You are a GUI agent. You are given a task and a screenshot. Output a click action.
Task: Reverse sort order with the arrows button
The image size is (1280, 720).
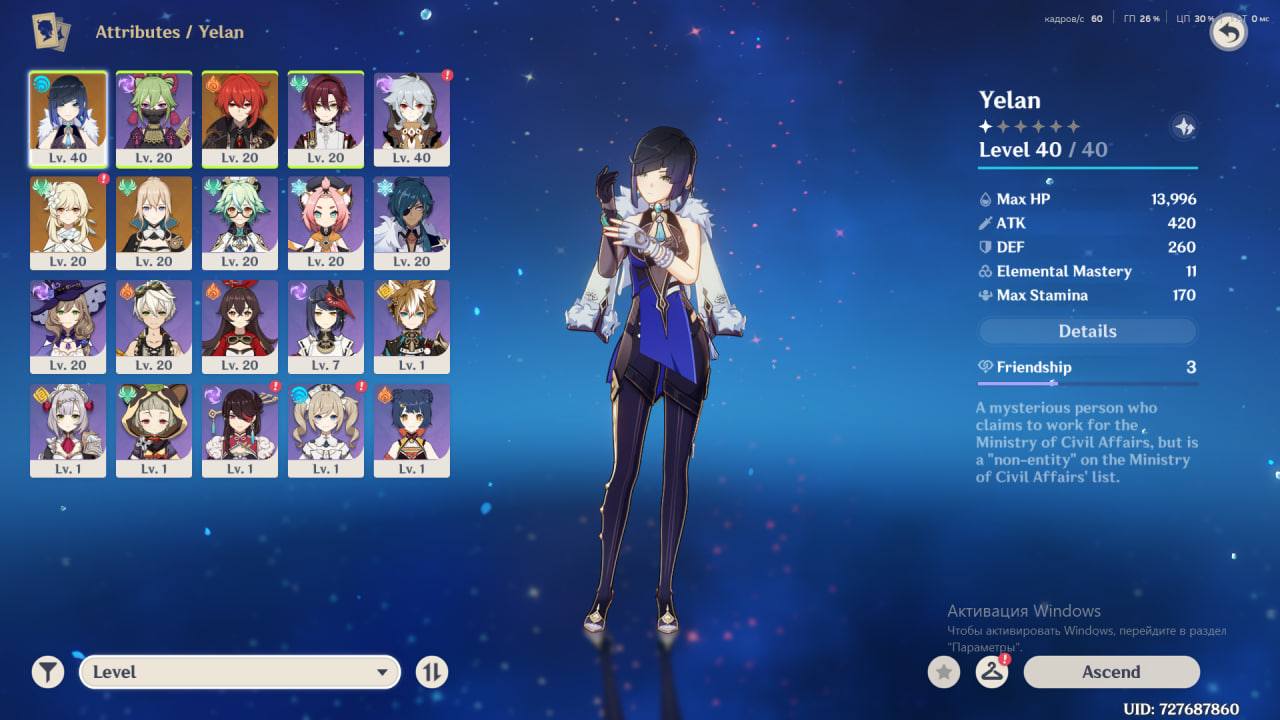[x=432, y=672]
